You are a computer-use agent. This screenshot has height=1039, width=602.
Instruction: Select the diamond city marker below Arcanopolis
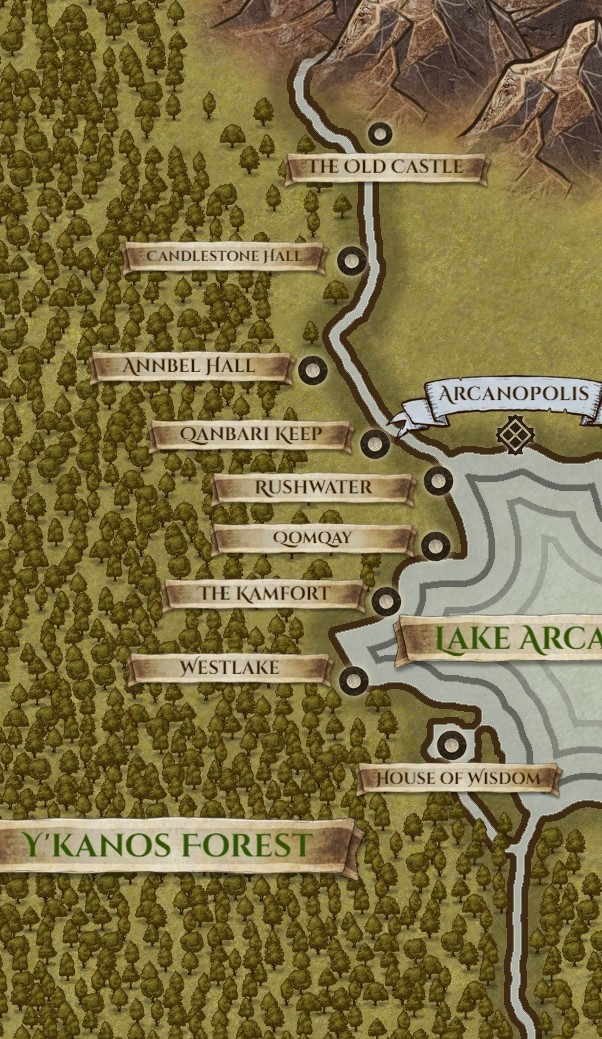point(515,434)
